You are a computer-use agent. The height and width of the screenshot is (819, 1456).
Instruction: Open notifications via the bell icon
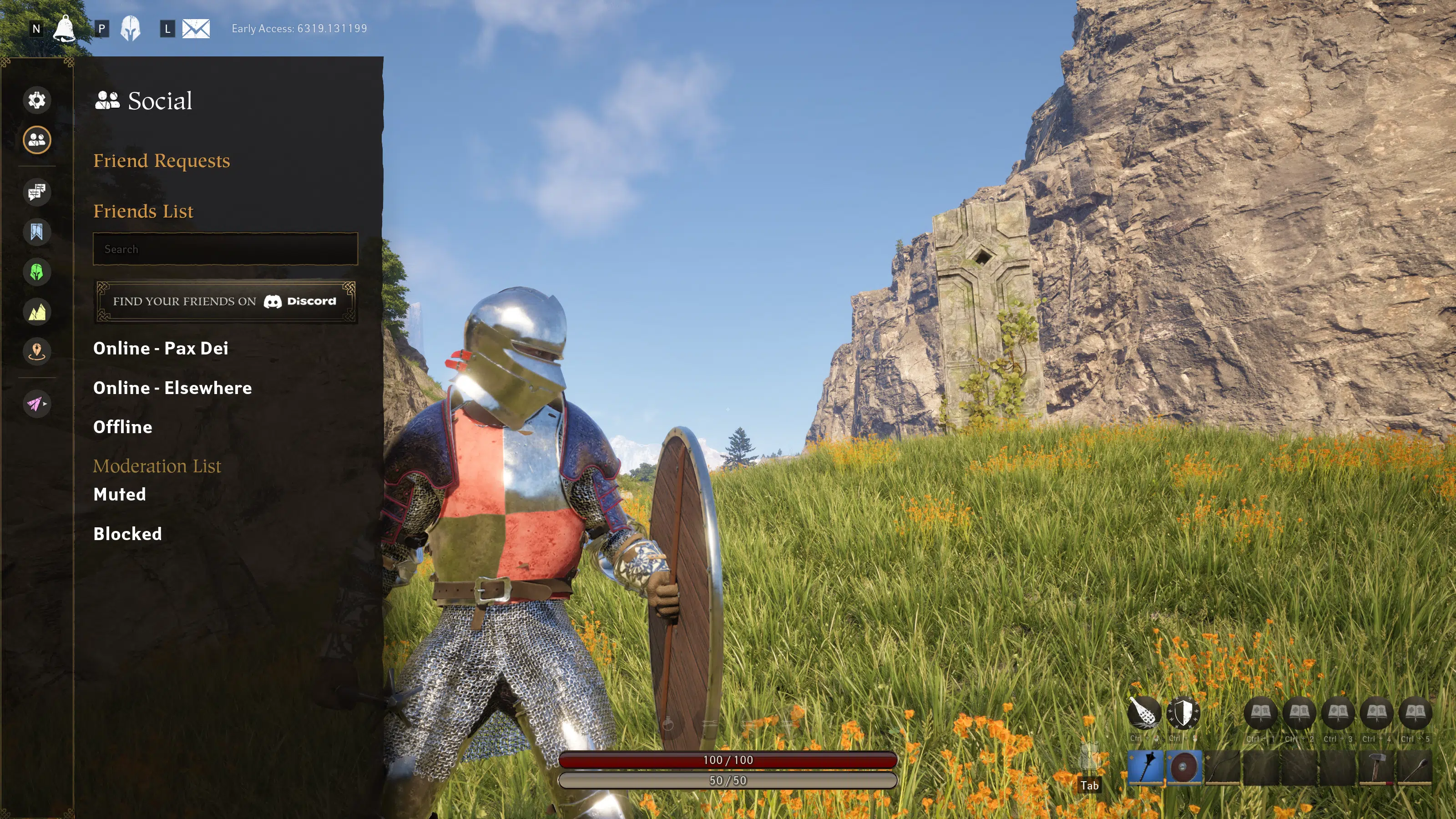tap(64, 28)
